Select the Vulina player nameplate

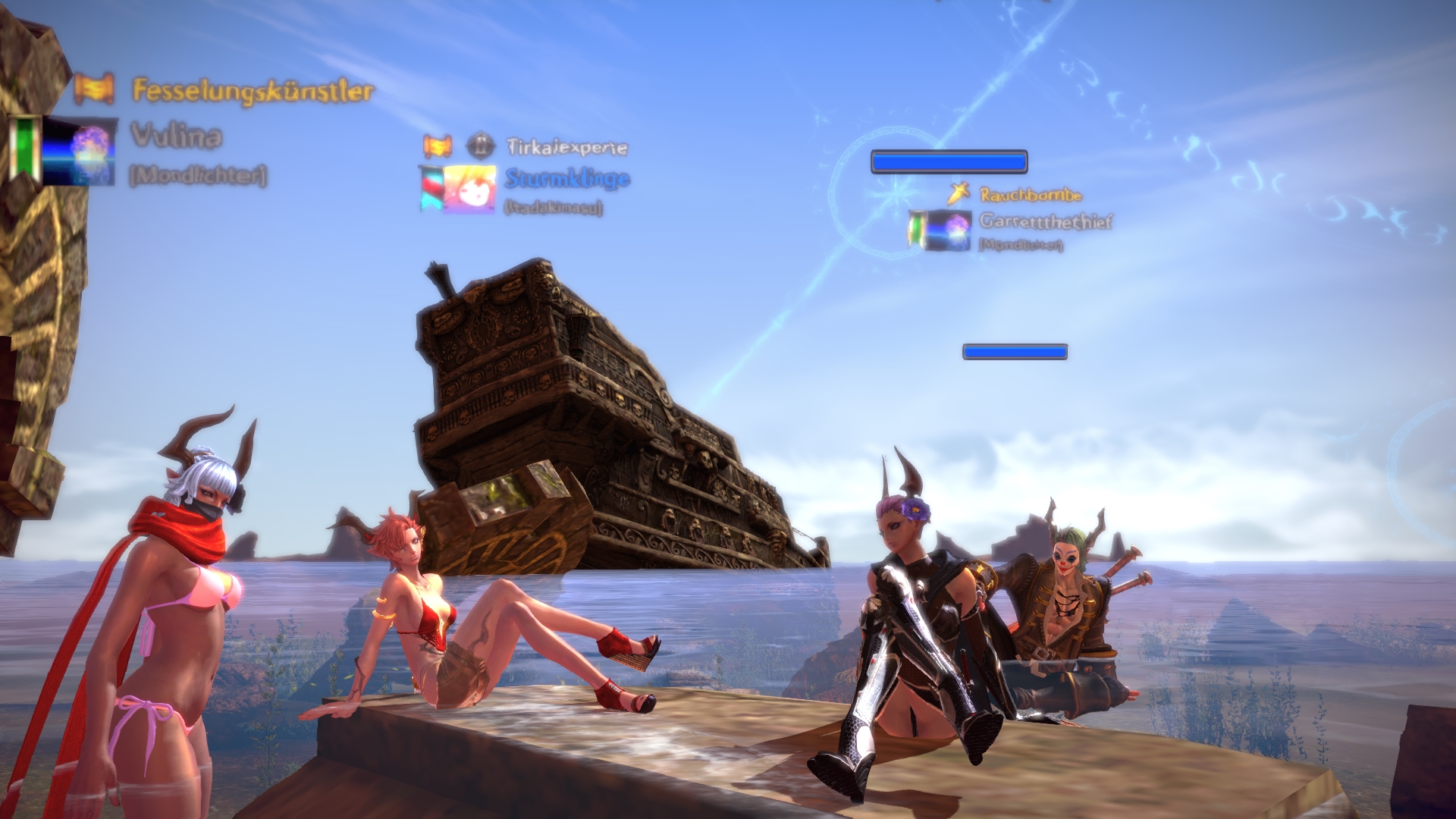click(x=177, y=136)
